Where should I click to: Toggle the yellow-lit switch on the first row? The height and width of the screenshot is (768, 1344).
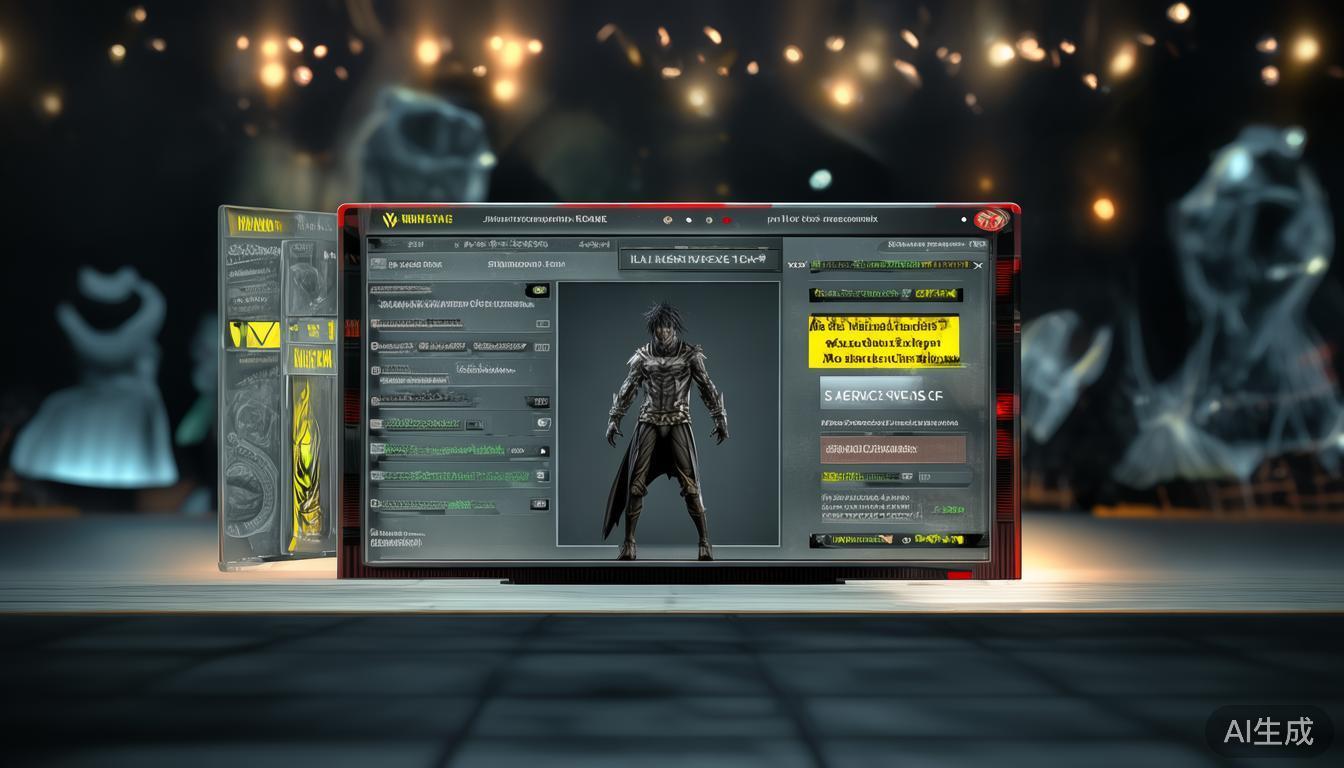coord(538,291)
